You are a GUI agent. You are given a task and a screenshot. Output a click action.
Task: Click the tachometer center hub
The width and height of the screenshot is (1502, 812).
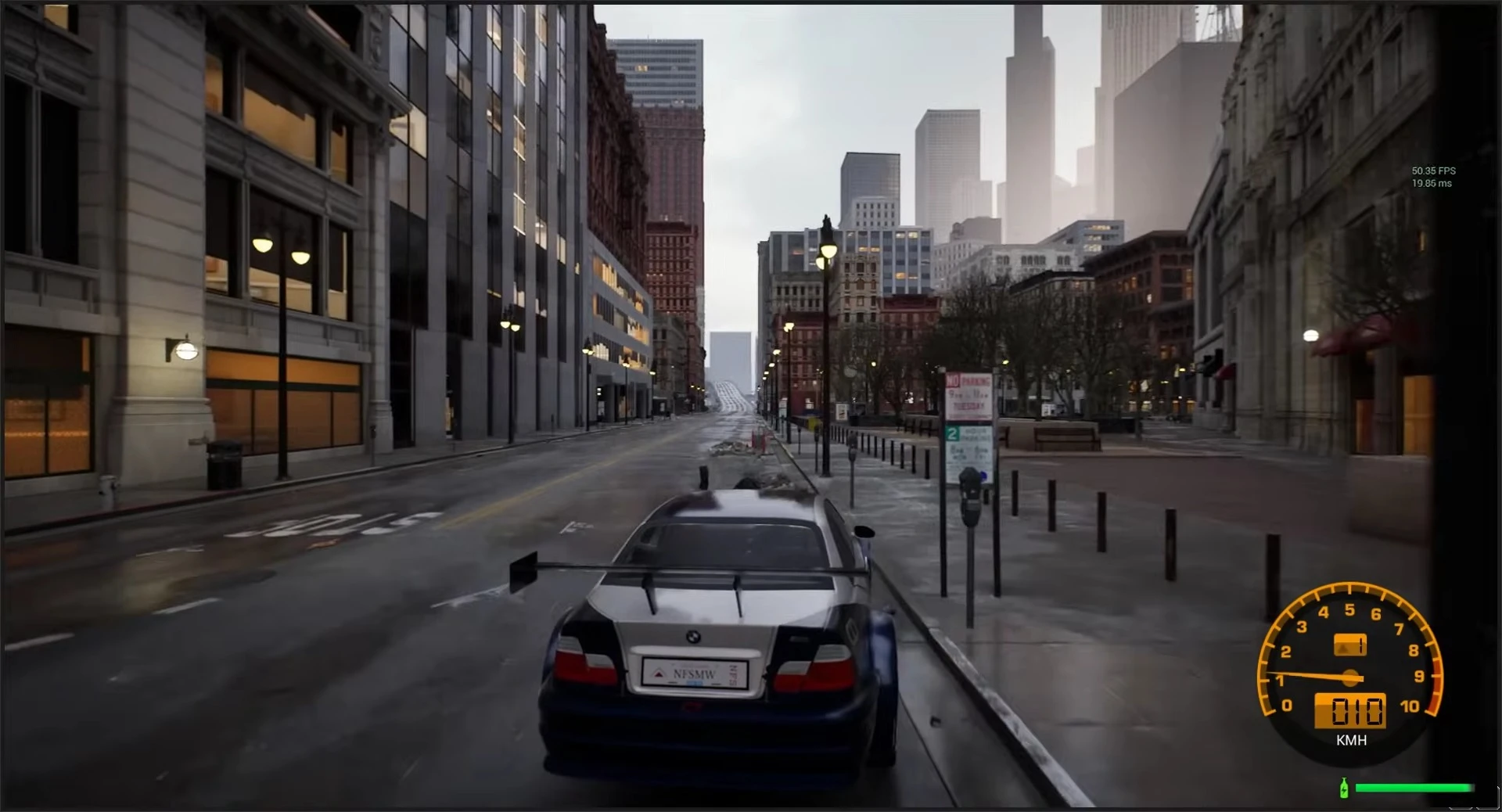(1350, 677)
